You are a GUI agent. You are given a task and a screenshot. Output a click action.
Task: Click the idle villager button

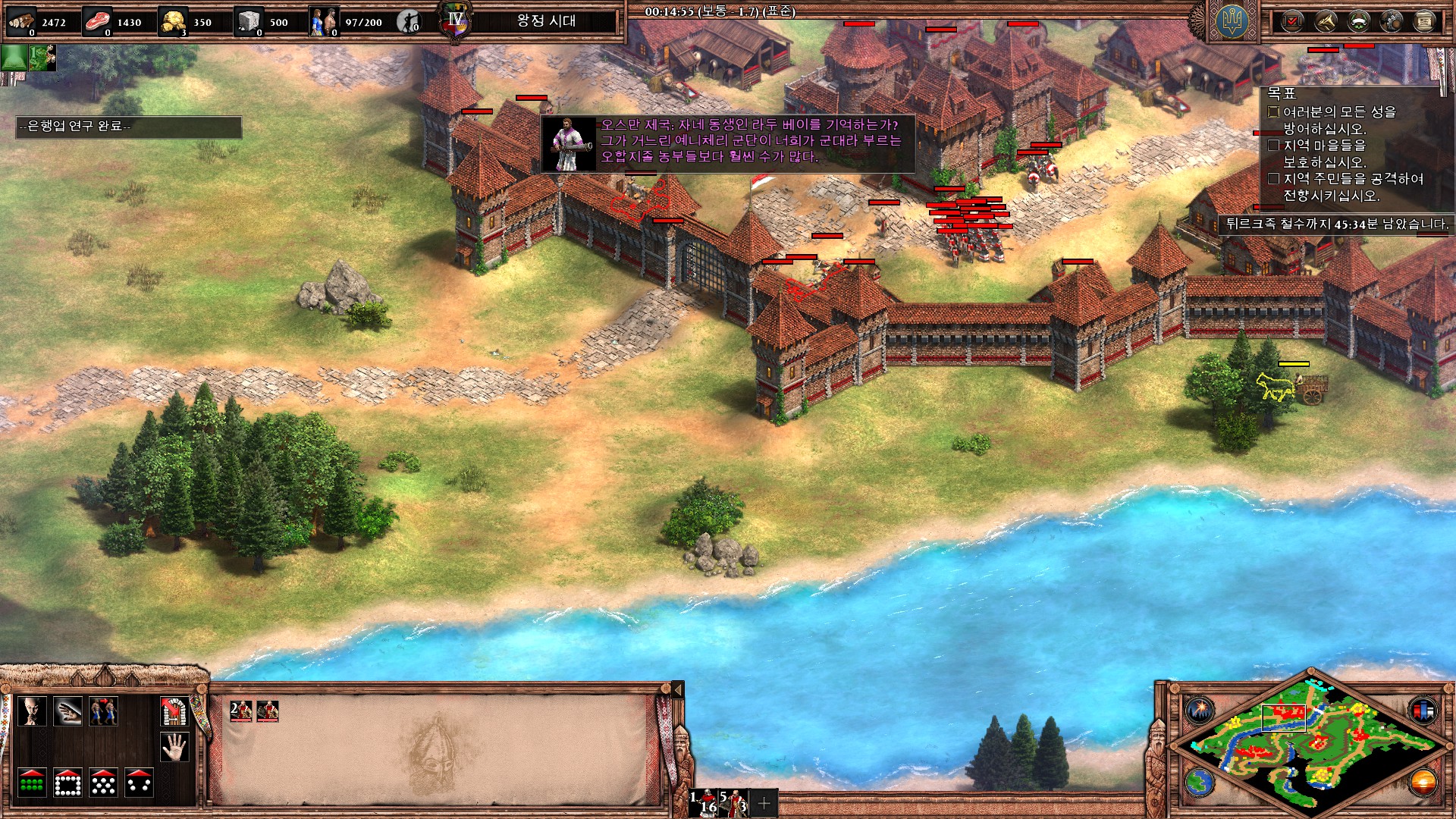(409, 22)
